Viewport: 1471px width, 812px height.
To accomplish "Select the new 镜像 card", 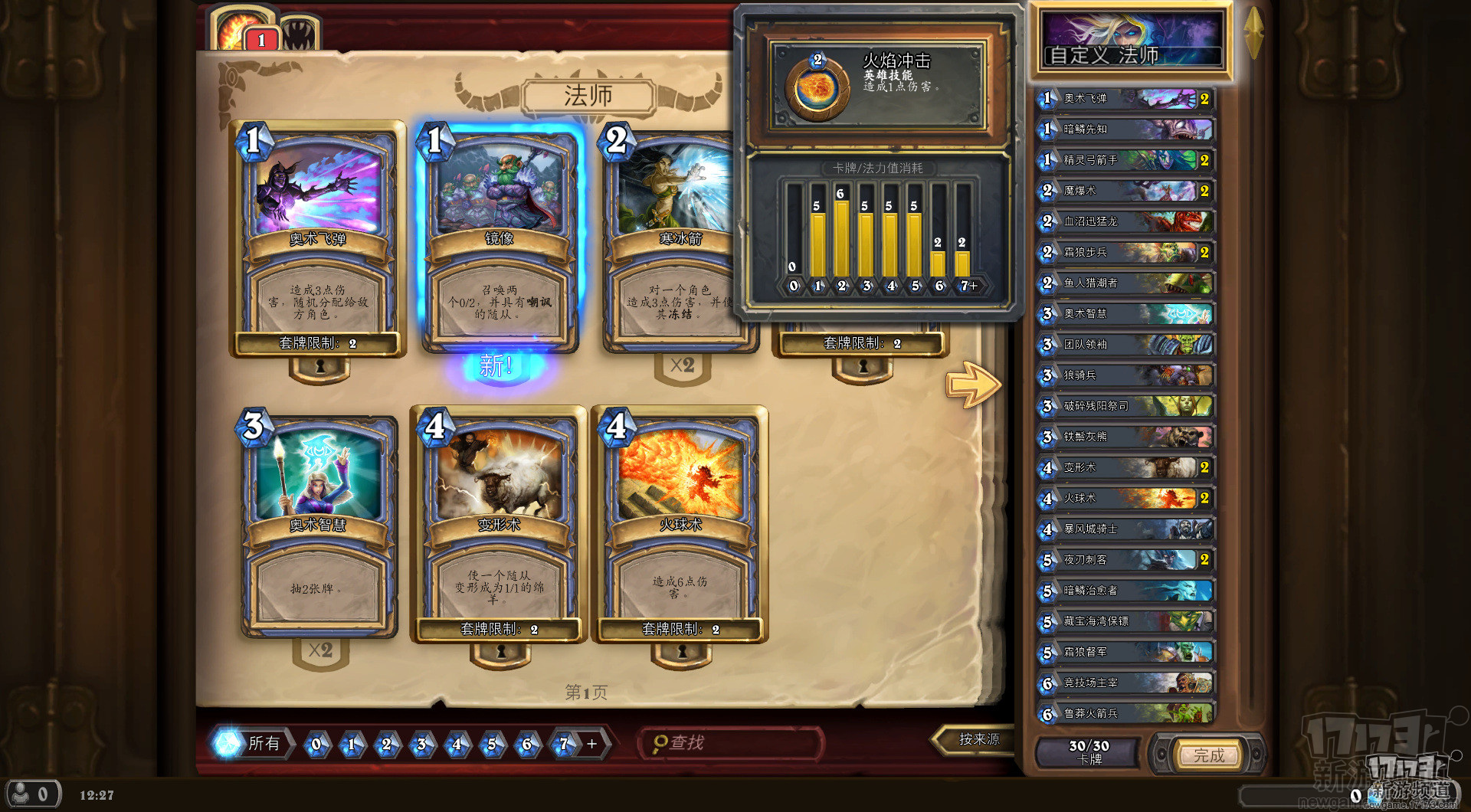I will pyautogui.click(x=500, y=237).
